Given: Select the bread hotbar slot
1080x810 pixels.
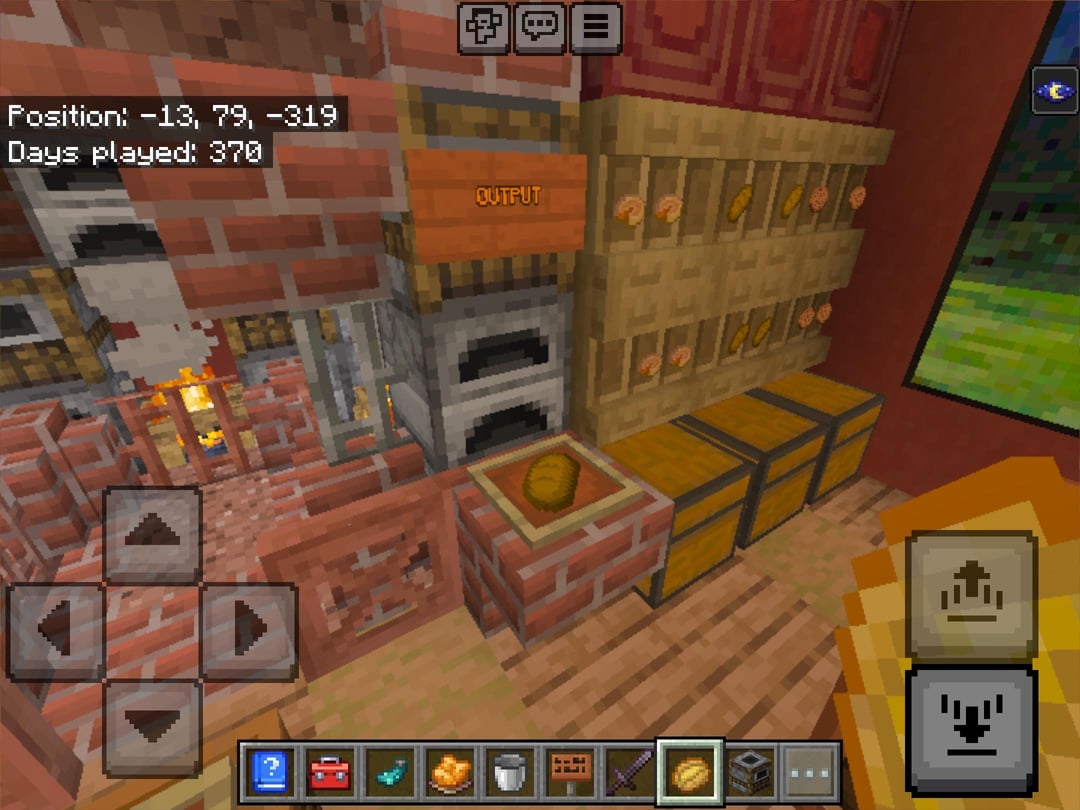Looking at the screenshot, I should pos(689,773).
